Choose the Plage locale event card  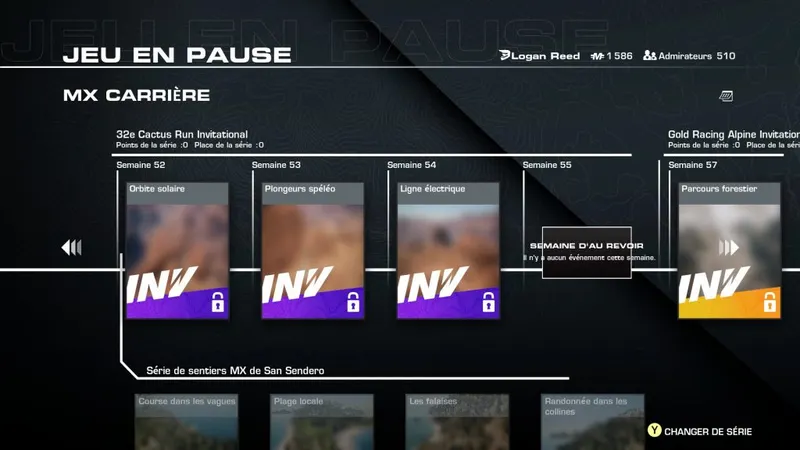322,422
